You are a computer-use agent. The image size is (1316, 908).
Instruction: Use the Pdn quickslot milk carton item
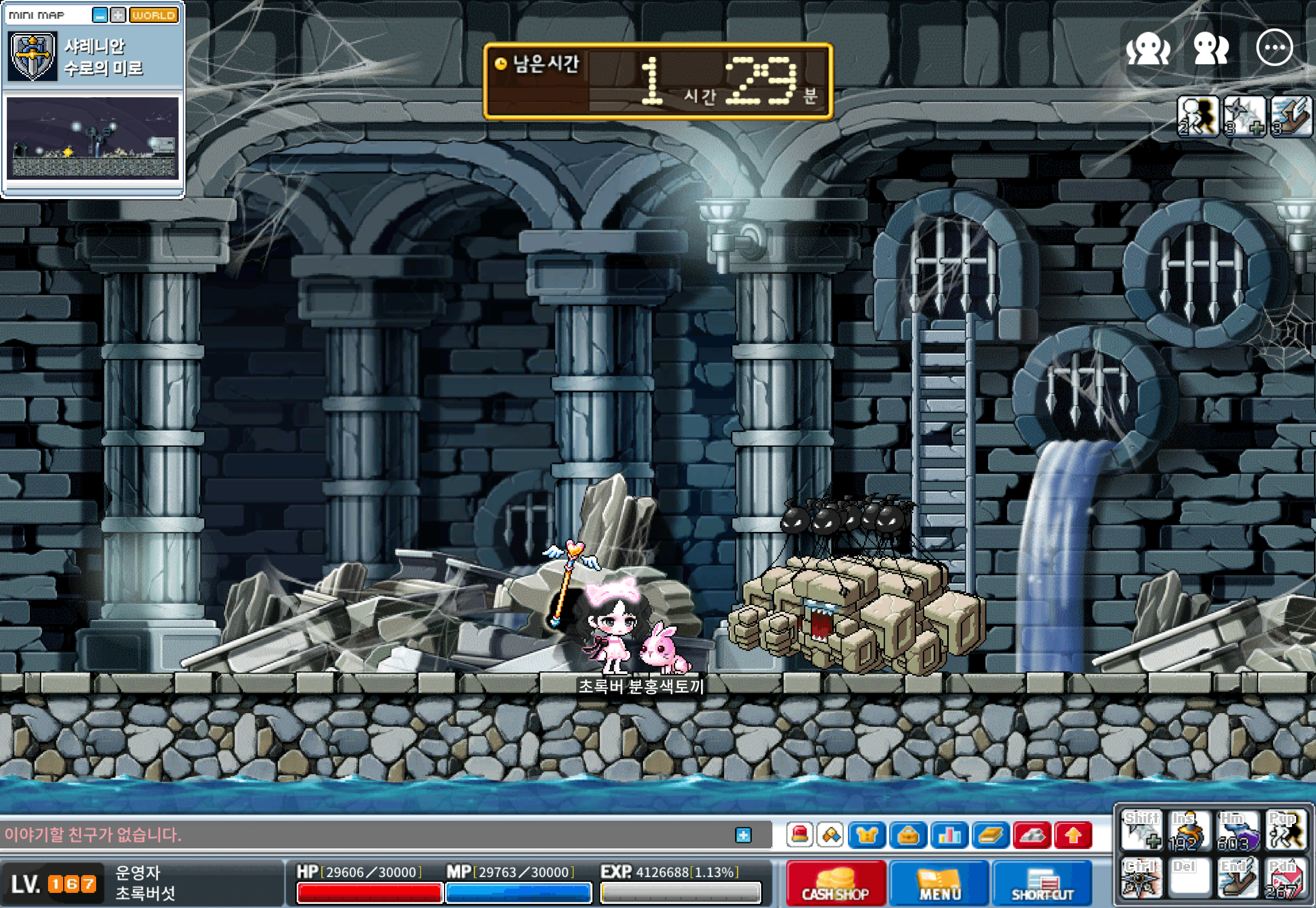tap(1286, 880)
